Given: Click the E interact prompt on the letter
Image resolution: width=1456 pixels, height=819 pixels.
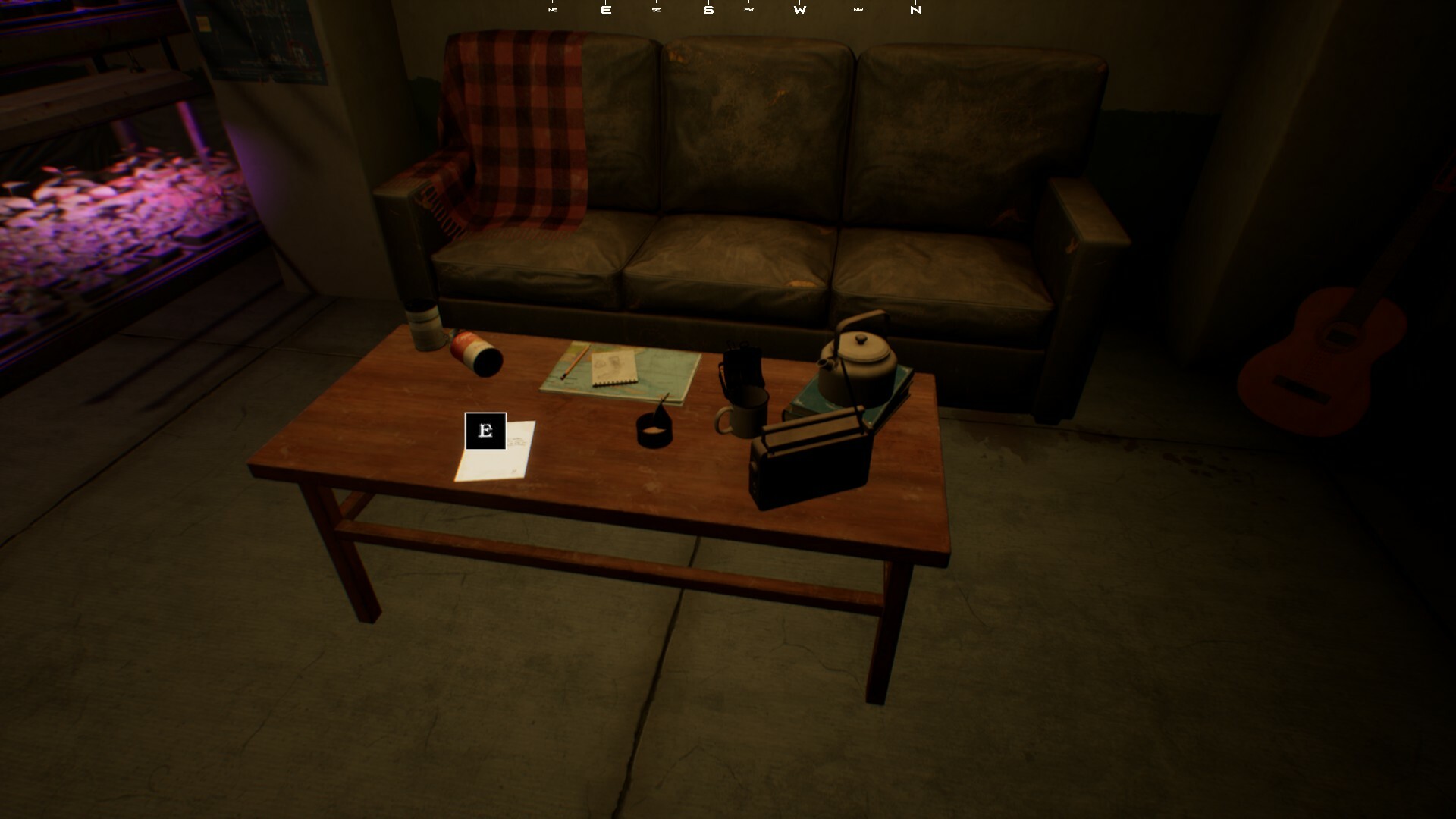Looking at the screenshot, I should point(485,432).
